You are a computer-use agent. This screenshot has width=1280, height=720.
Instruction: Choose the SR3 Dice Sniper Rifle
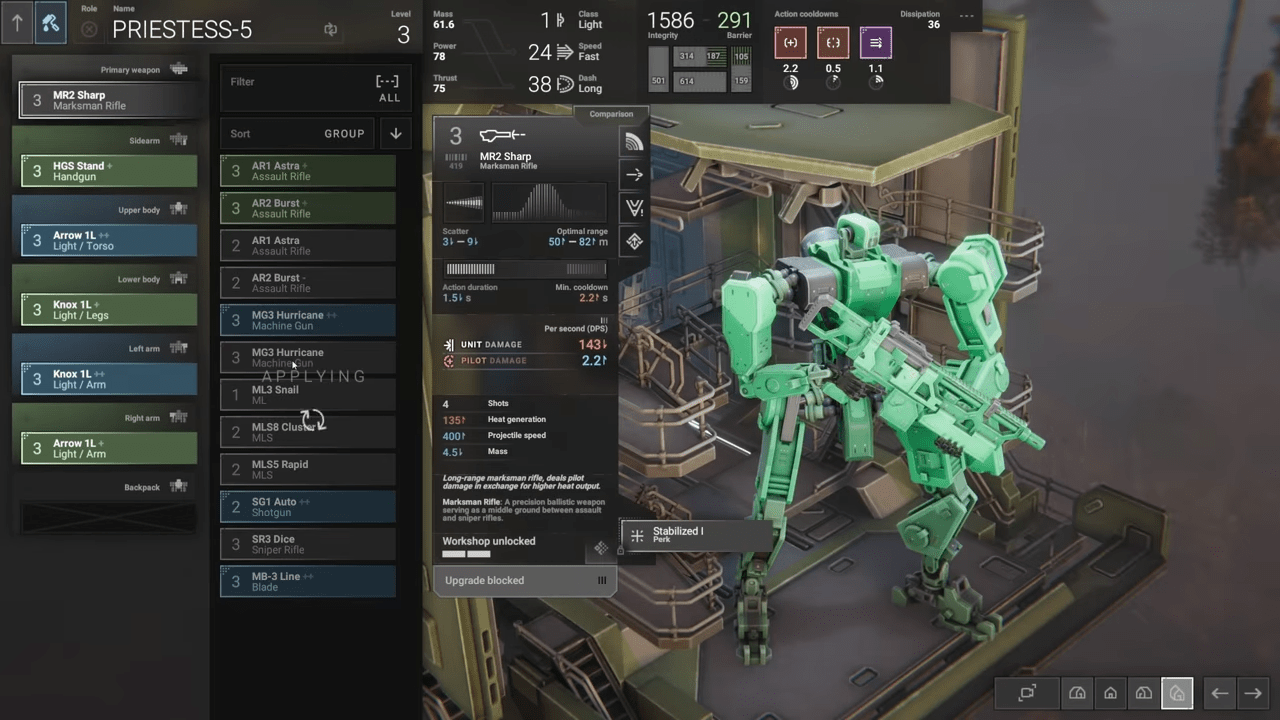click(x=307, y=544)
